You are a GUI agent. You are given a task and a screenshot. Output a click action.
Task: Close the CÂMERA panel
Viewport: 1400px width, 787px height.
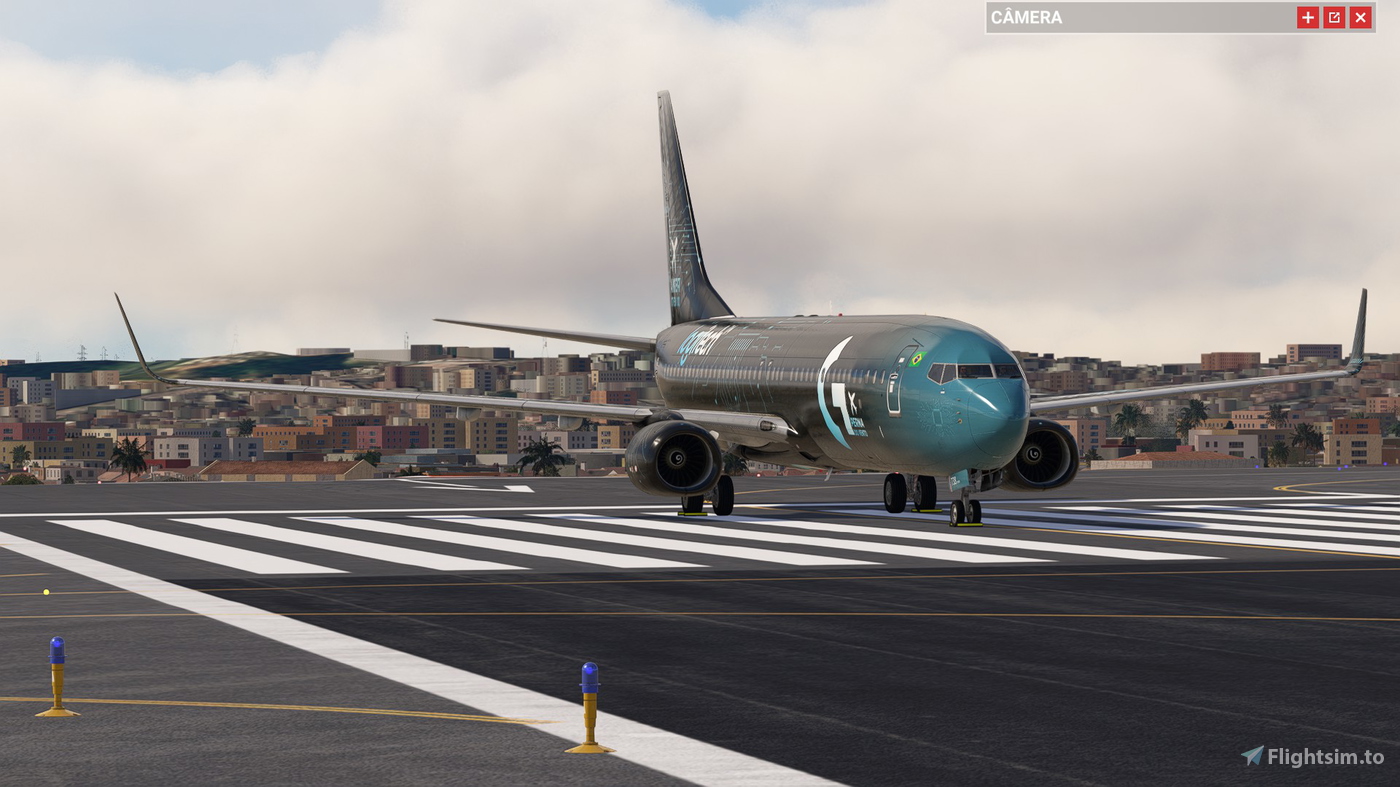(x=1361, y=16)
